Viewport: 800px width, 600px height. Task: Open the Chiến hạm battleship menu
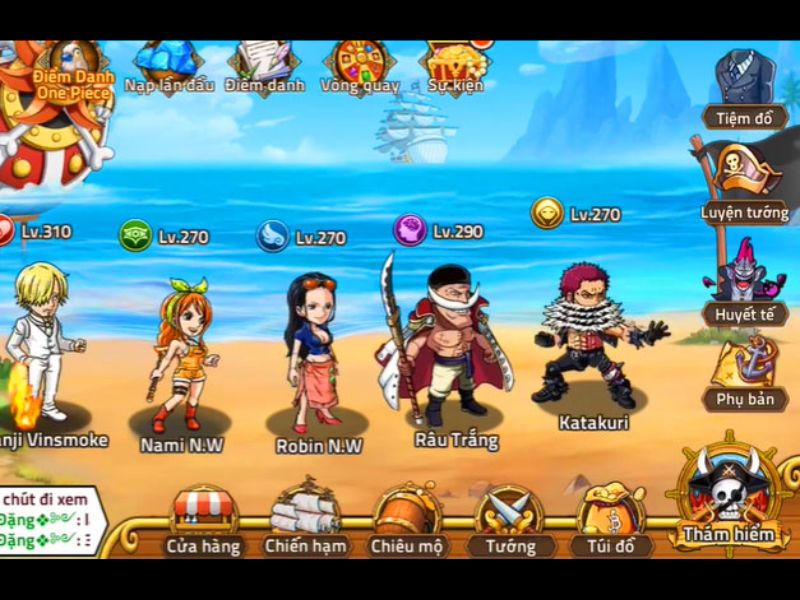pyautogui.click(x=305, y=520)
